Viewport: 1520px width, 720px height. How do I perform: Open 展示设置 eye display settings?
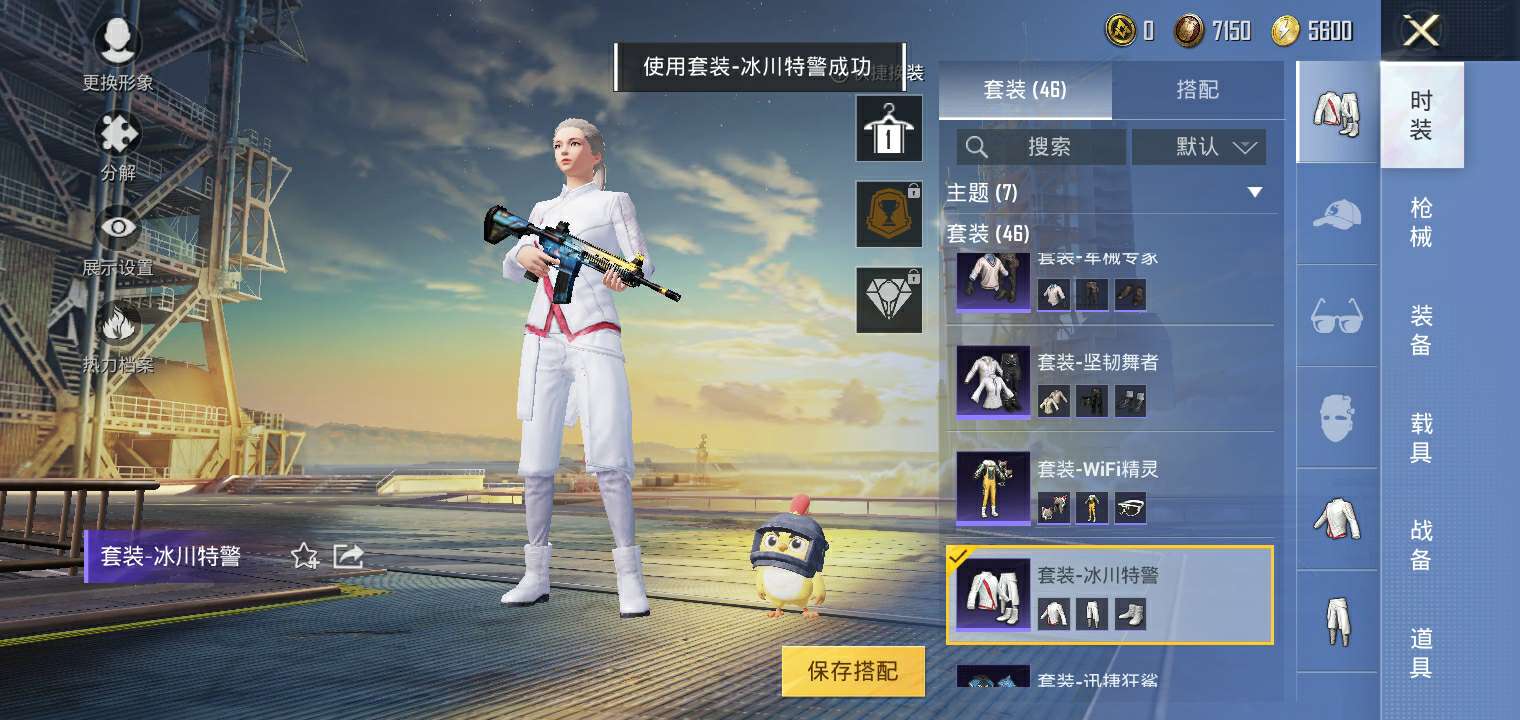(117, 228)
